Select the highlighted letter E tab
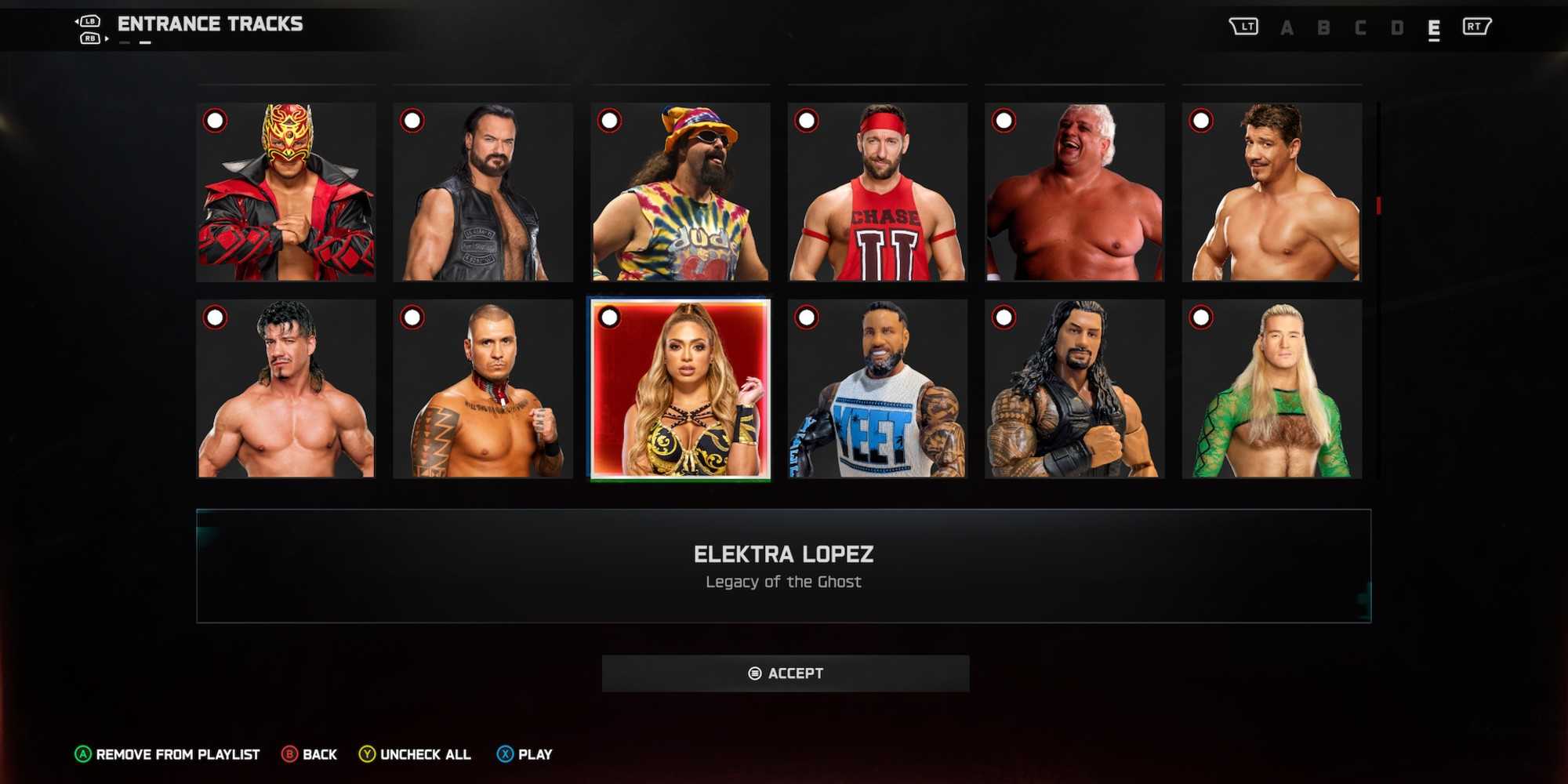Image resolution: width=1568 pixels, height=784 pixels. tap(1434, 26)
